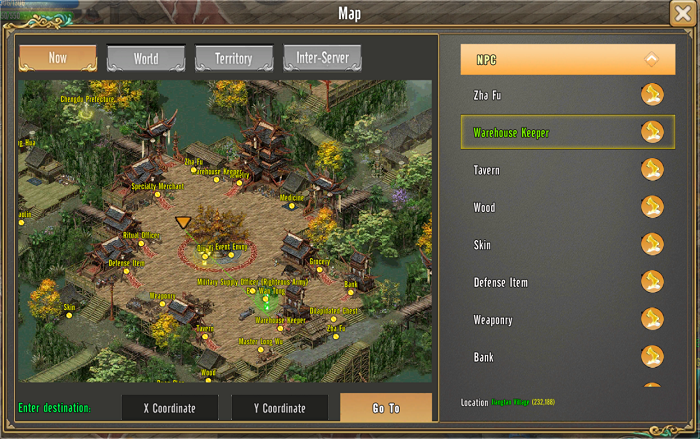Click the Go To button
Image resolution: width=700 pixels, height=439 pixels.
386,408
